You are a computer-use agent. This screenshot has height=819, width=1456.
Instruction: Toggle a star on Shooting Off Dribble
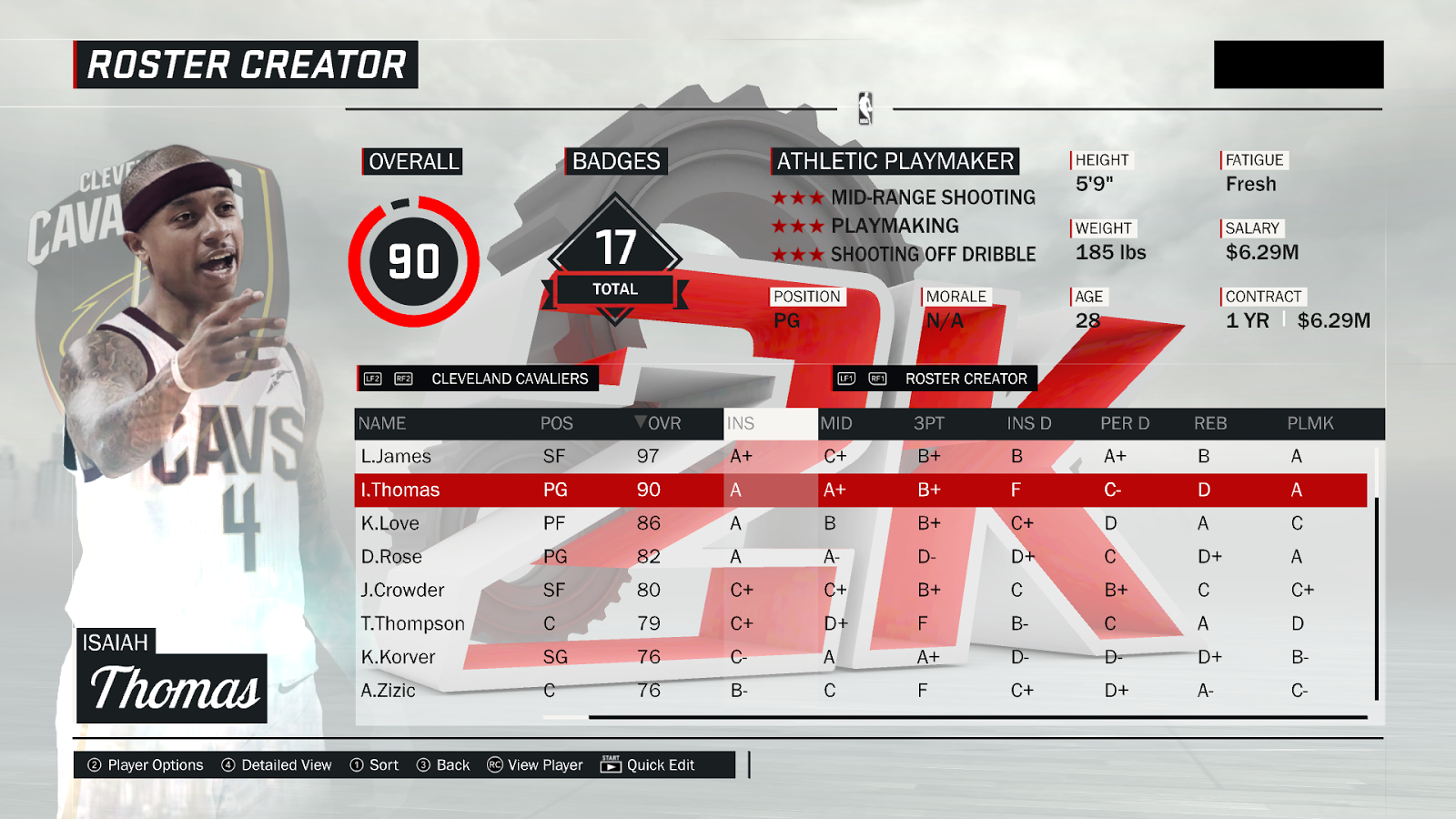click(x=800, y=255)
